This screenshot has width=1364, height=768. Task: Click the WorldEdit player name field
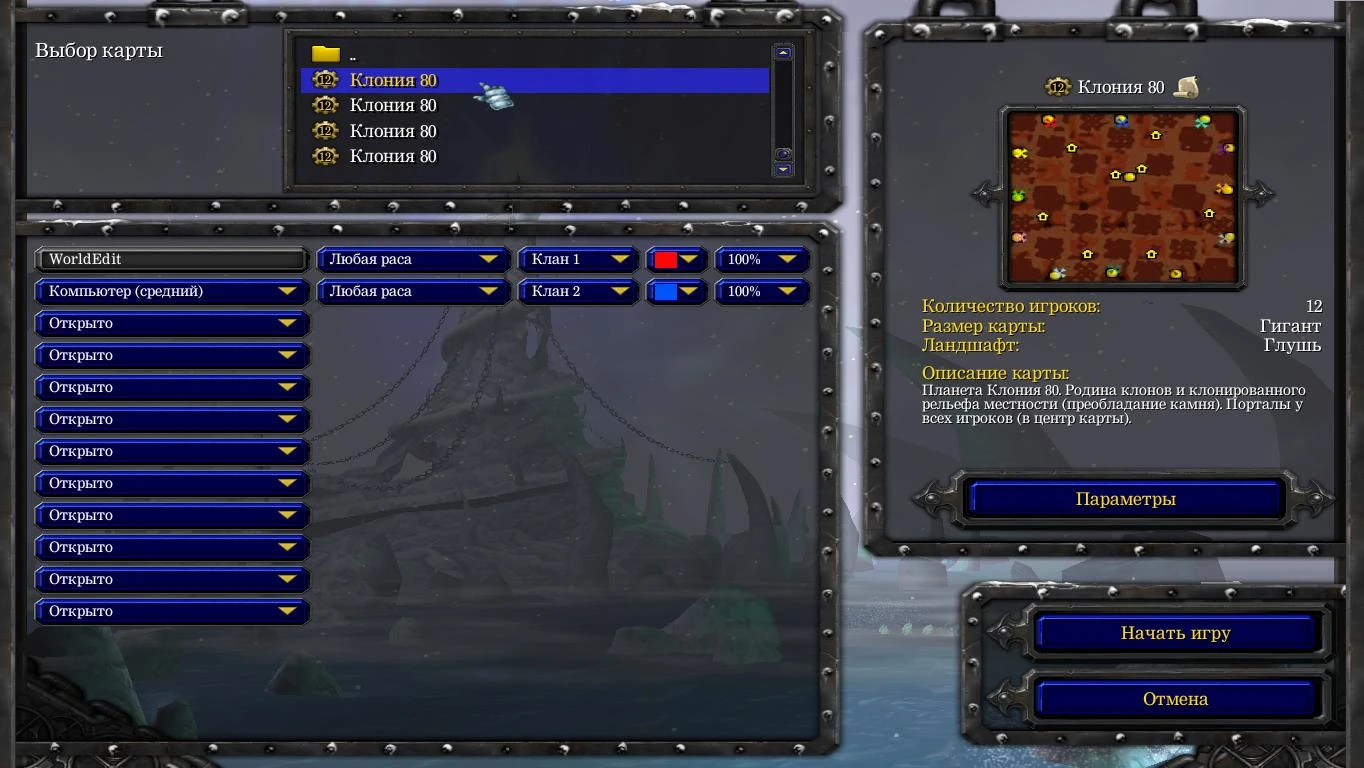tap(171, 259)
